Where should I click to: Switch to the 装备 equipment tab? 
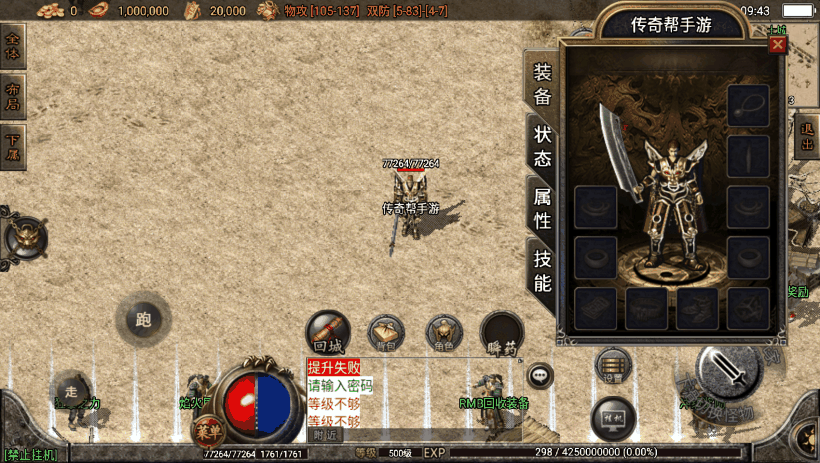[x=542, y=84]
